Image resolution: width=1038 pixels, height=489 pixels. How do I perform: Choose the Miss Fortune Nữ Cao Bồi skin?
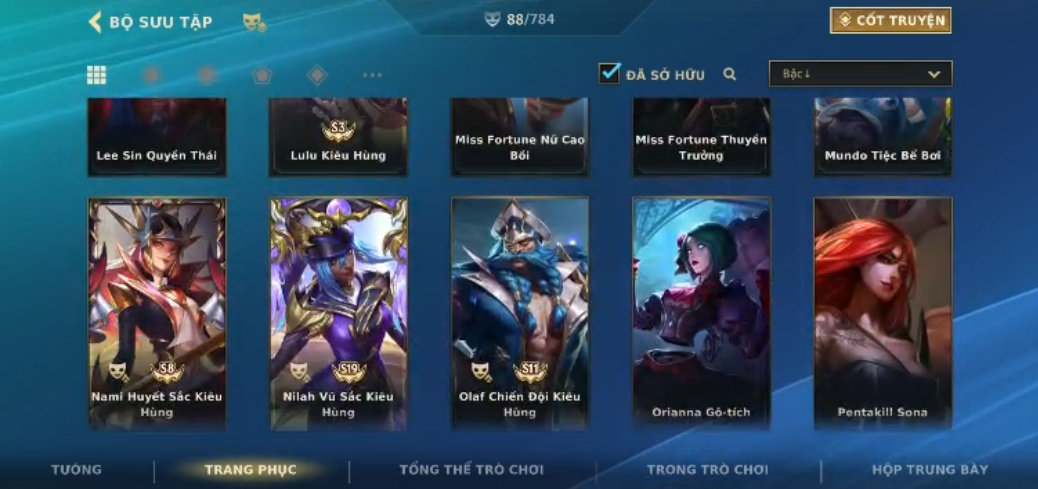point(520,137)
